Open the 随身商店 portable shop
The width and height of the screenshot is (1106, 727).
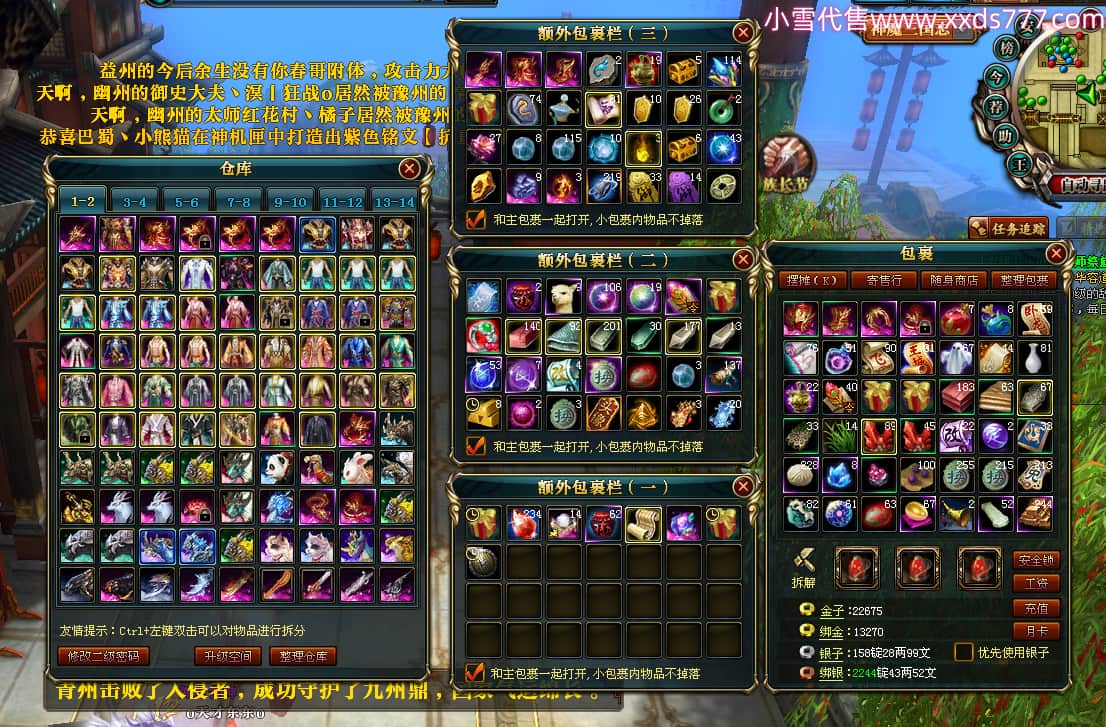click(955, 281)
